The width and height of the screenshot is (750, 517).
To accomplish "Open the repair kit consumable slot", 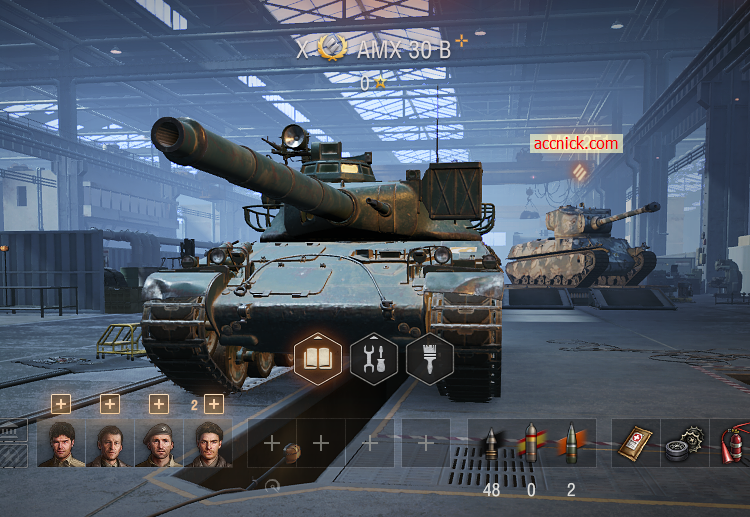I will pyautogui.click(x=684, y=443).
